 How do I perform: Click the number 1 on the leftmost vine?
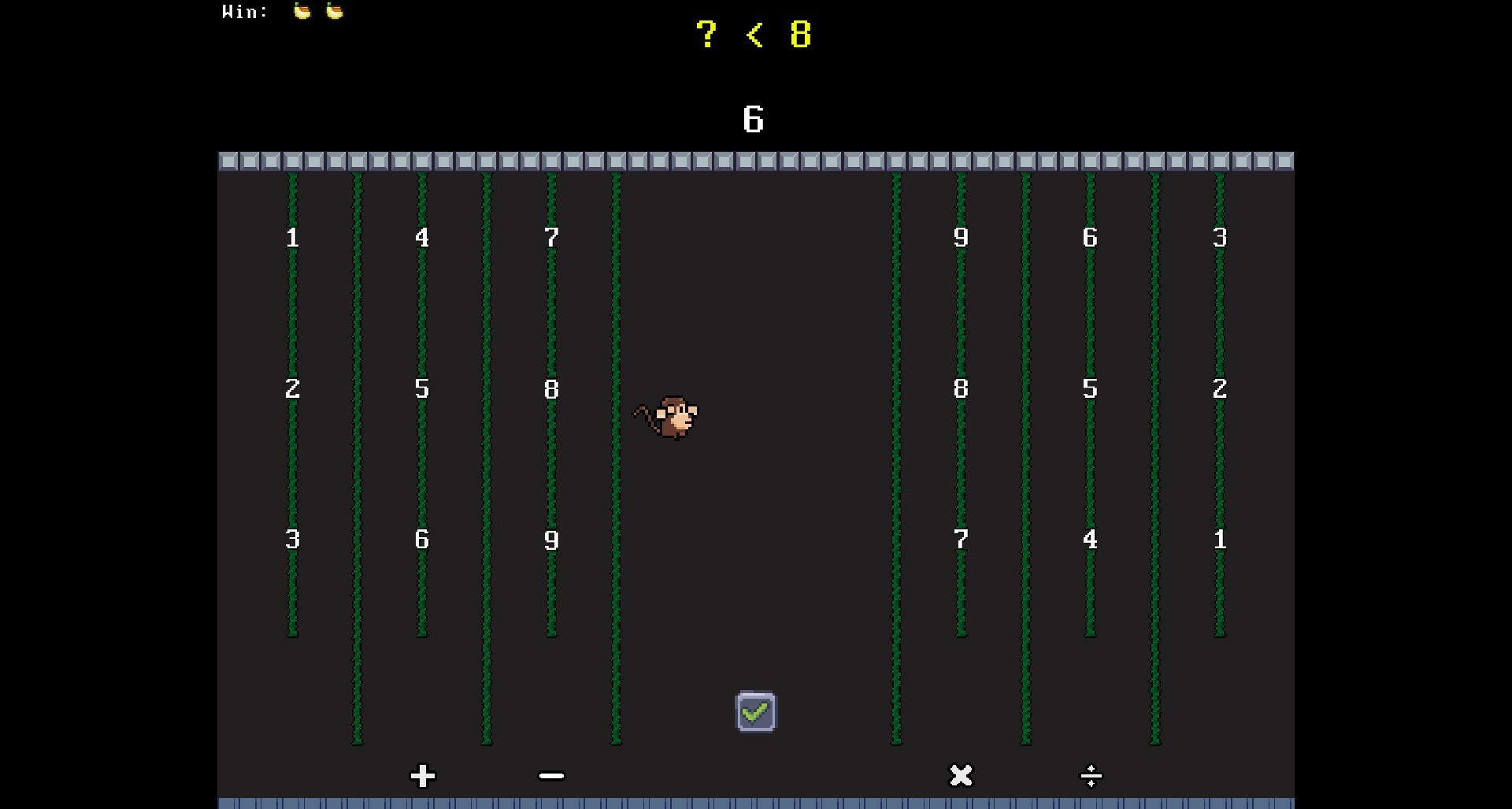pos(292,239)
